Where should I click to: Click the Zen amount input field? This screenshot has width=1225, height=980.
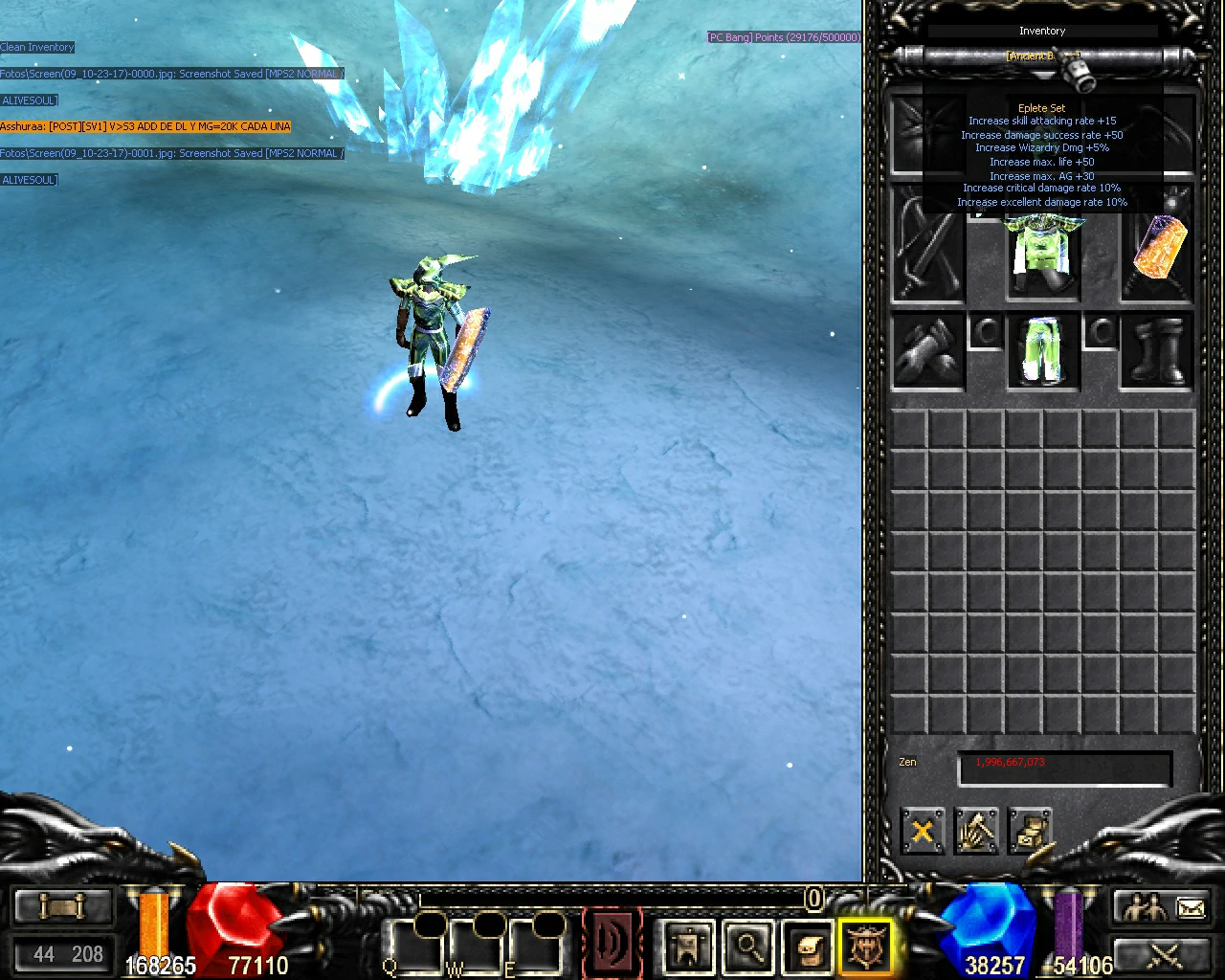coord(1064,768)
